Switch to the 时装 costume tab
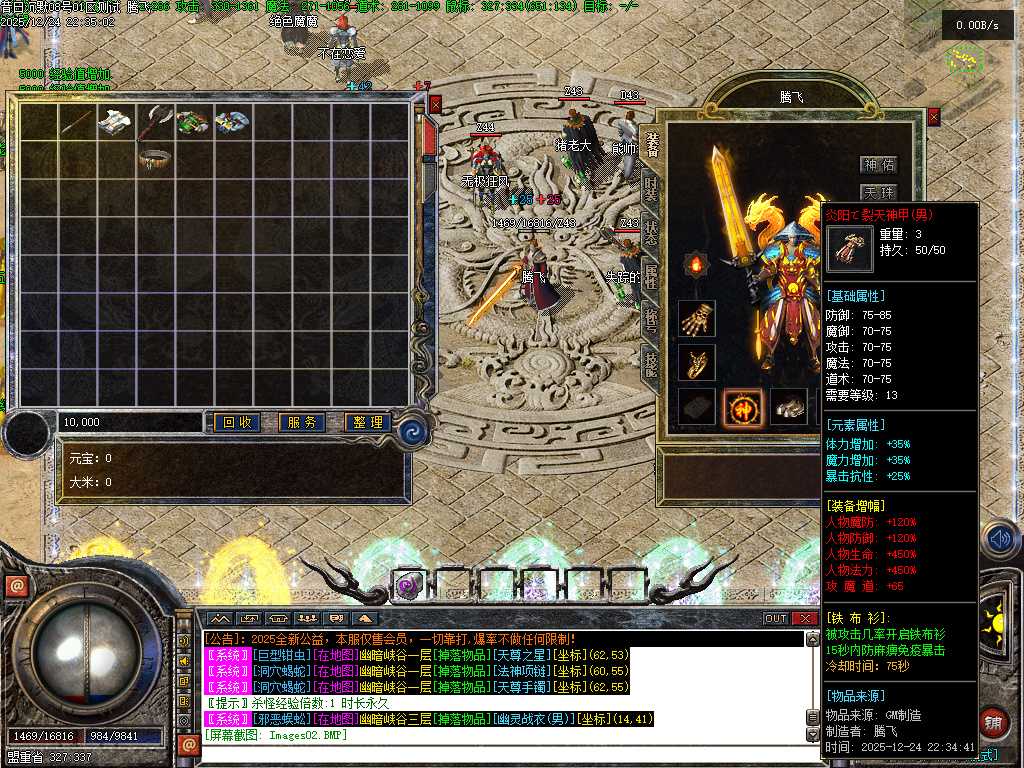 pos(651,190)
